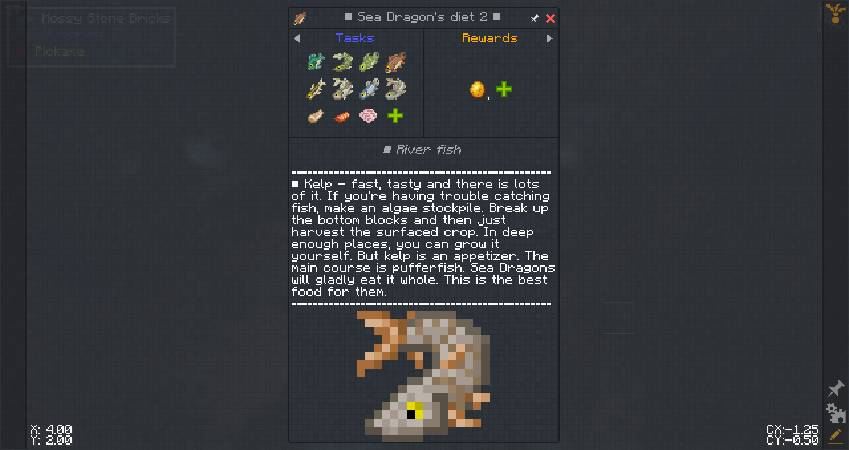
Task: Claim the golden egg reward
Action: click(477, 89)
